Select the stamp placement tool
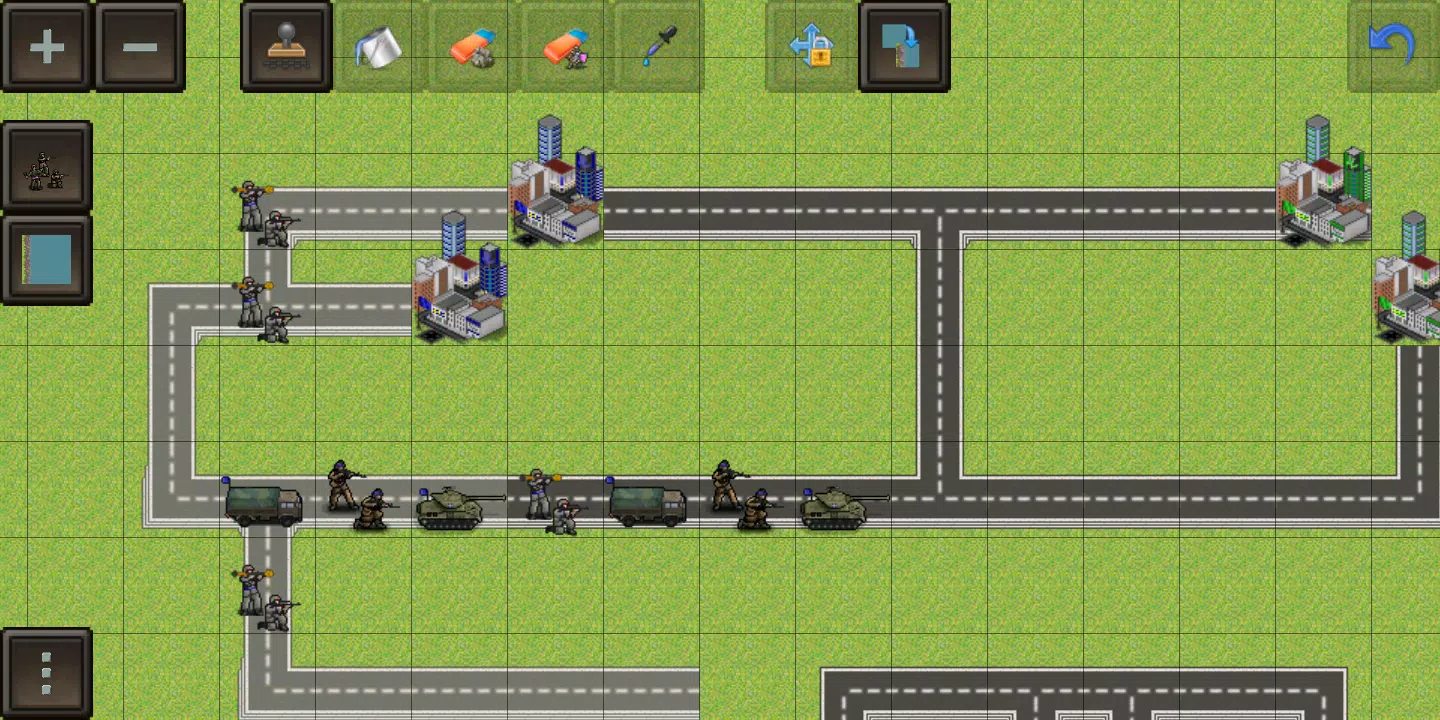This screenshot has width=1440, height=720. pyautogui.click(x=285, y=45)
